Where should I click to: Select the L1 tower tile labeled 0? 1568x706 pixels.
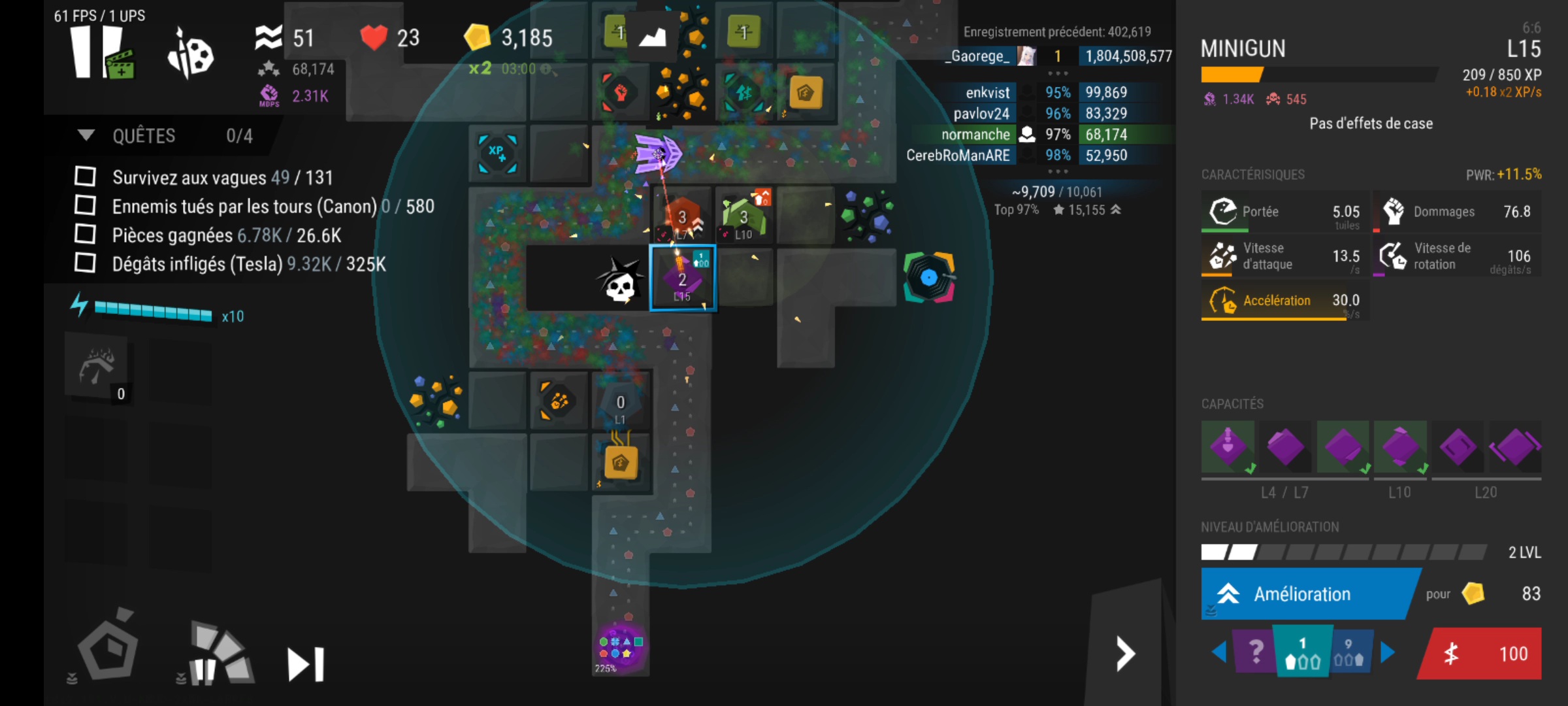point(621,404)
